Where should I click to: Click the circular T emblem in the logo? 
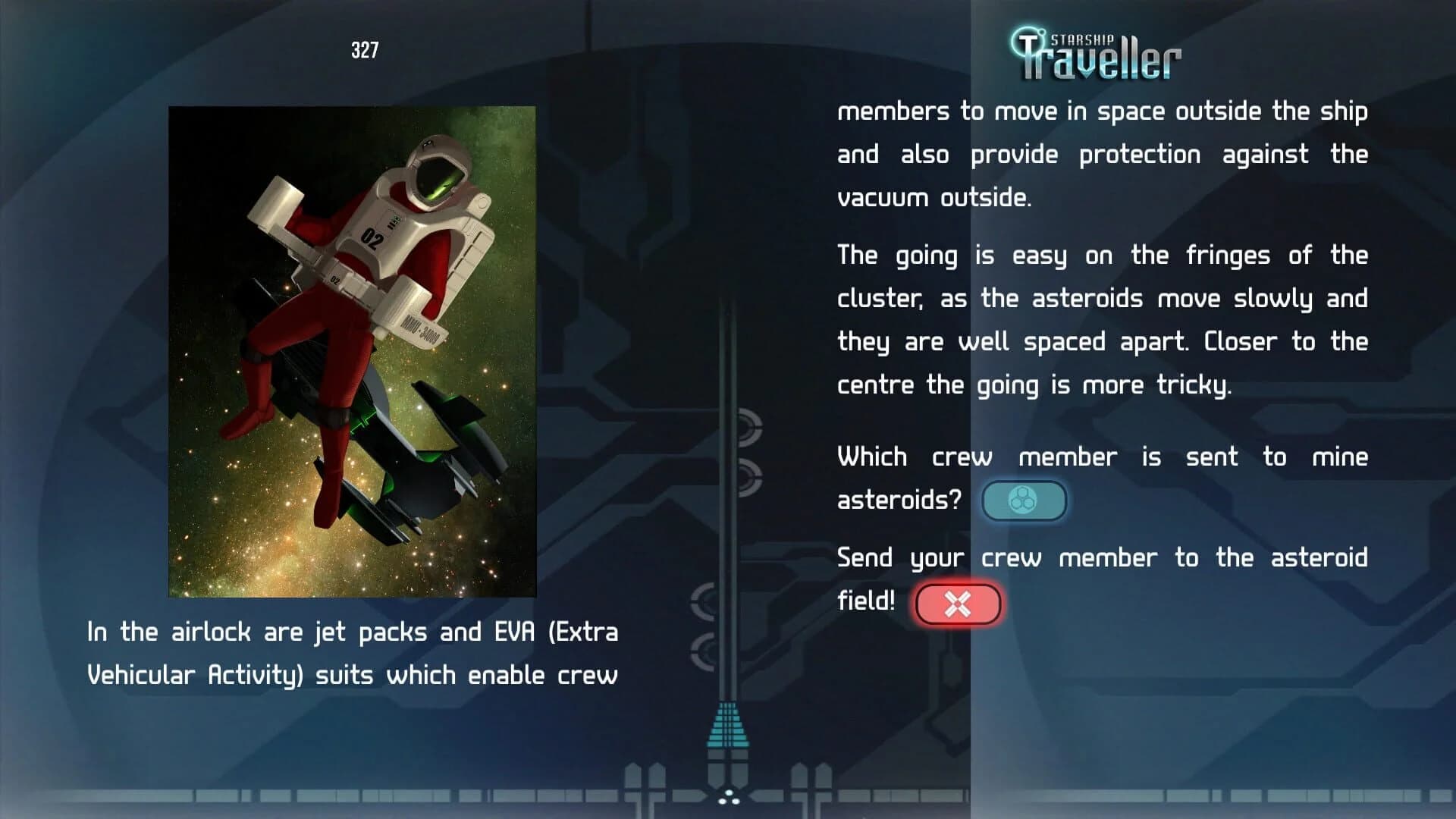[1028, 42]
